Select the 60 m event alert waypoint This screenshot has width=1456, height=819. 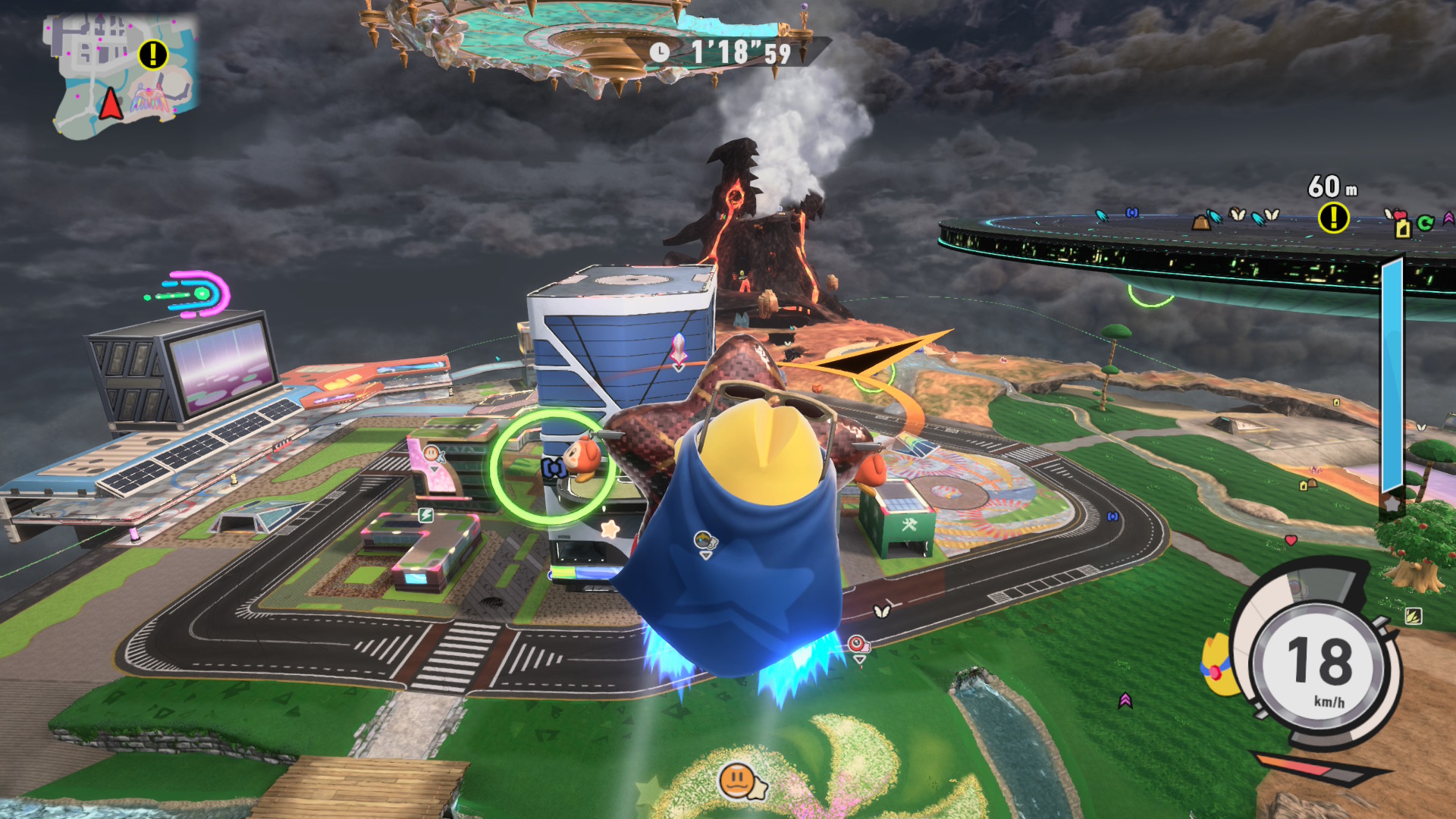1333,218
